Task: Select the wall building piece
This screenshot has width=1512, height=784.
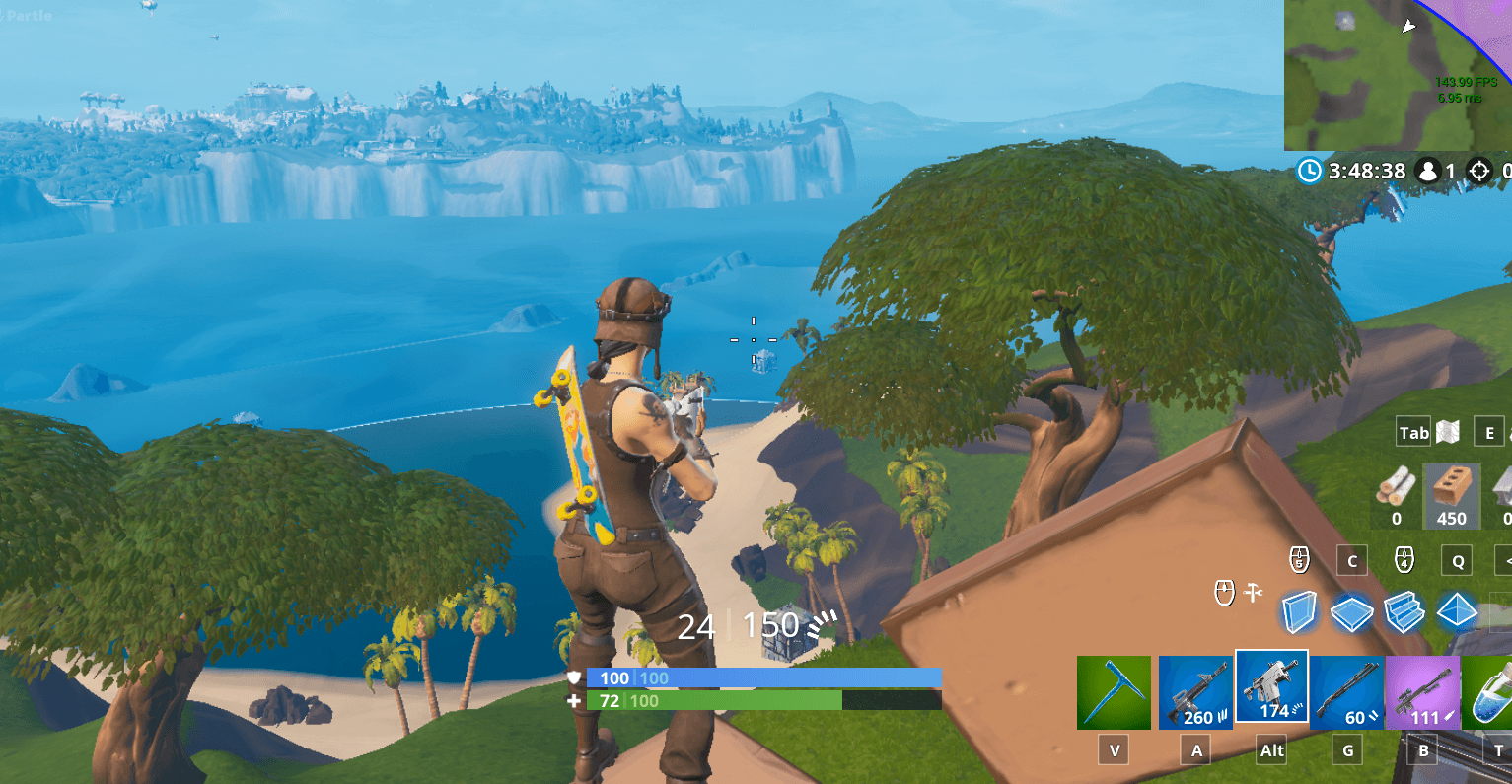Action: click(x=1301, y=612)
